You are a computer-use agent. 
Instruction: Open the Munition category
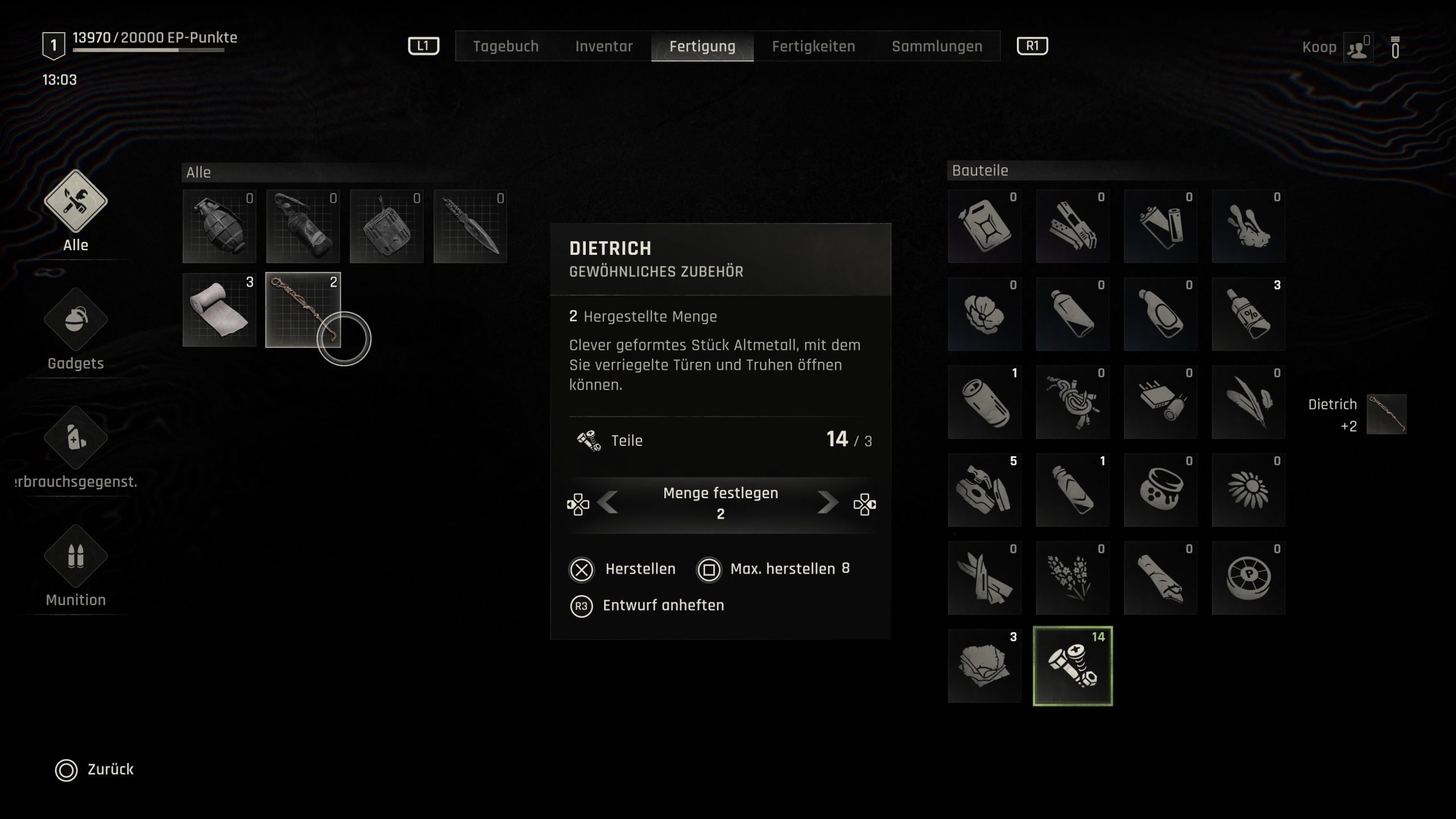coord(76,557)
